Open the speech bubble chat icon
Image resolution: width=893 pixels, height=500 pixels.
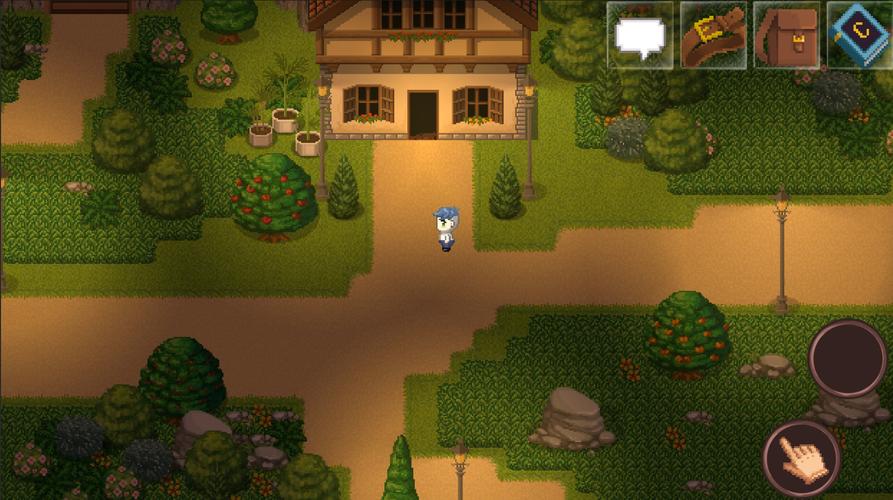point(640,36)
